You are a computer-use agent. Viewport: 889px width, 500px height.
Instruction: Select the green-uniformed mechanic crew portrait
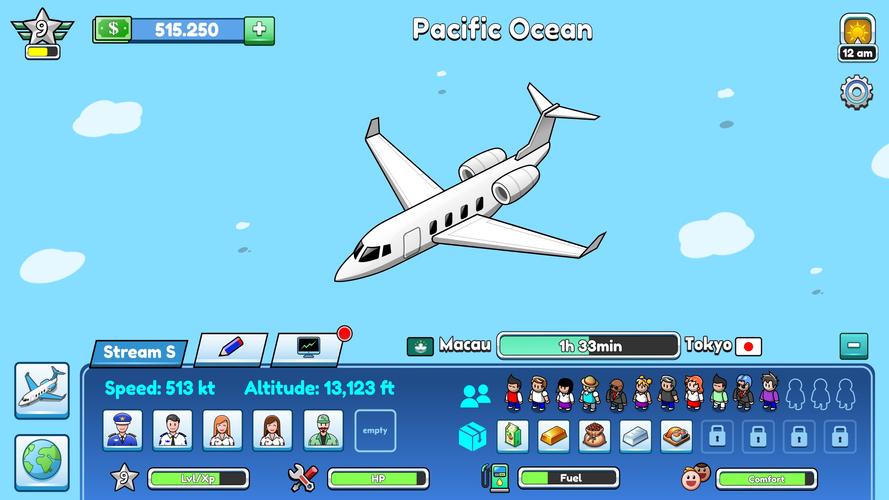click(323, 430)
